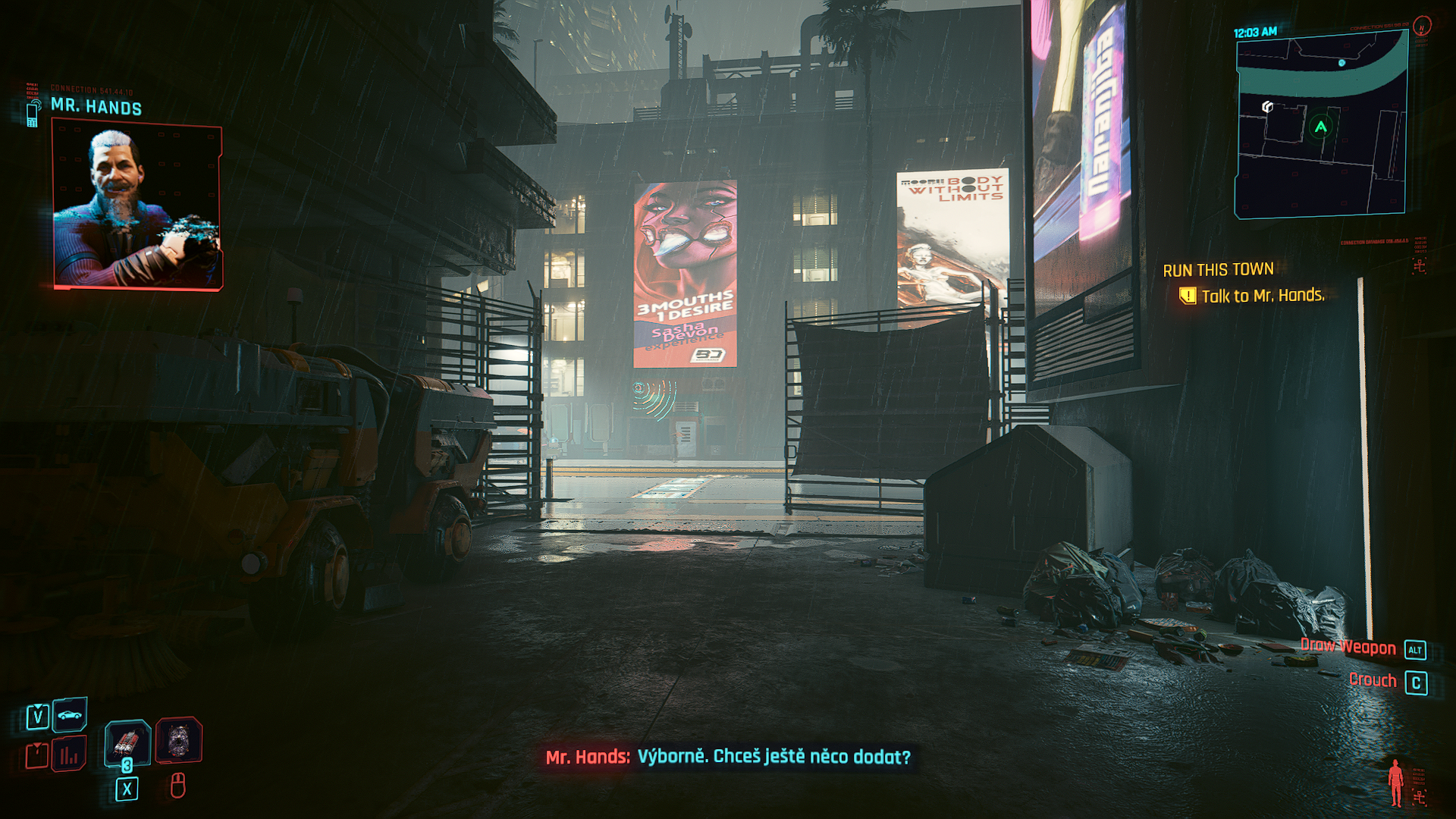
Task: Select the grenade quick slot
Action: click(127, 742)
